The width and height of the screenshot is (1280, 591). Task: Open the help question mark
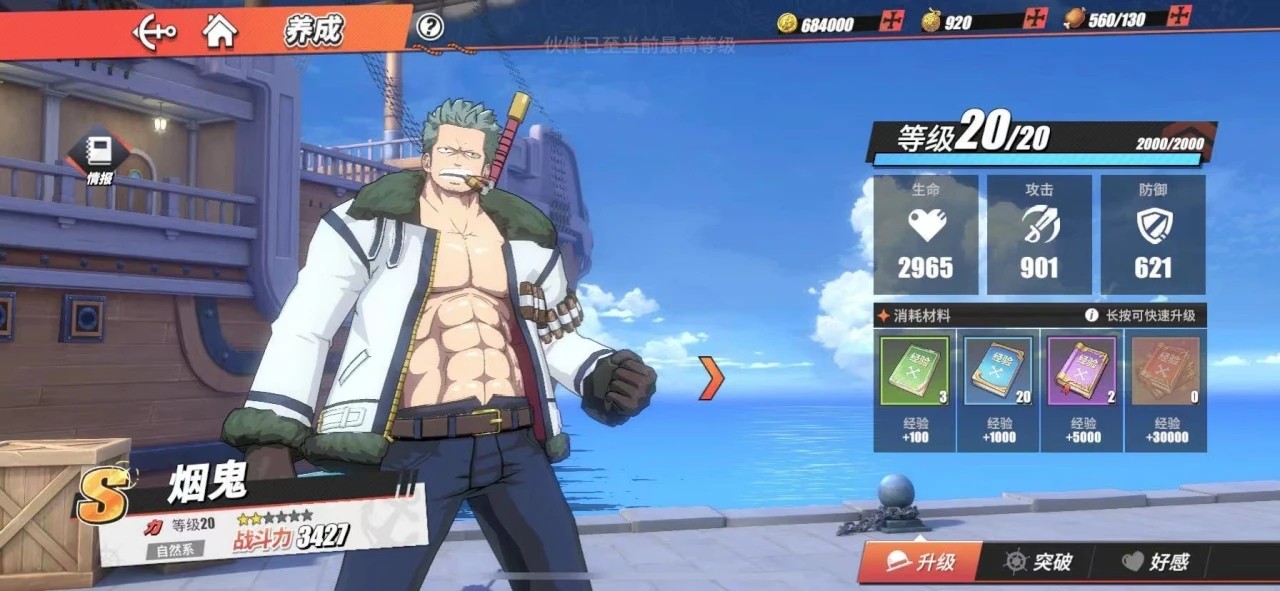coord(430,26)
